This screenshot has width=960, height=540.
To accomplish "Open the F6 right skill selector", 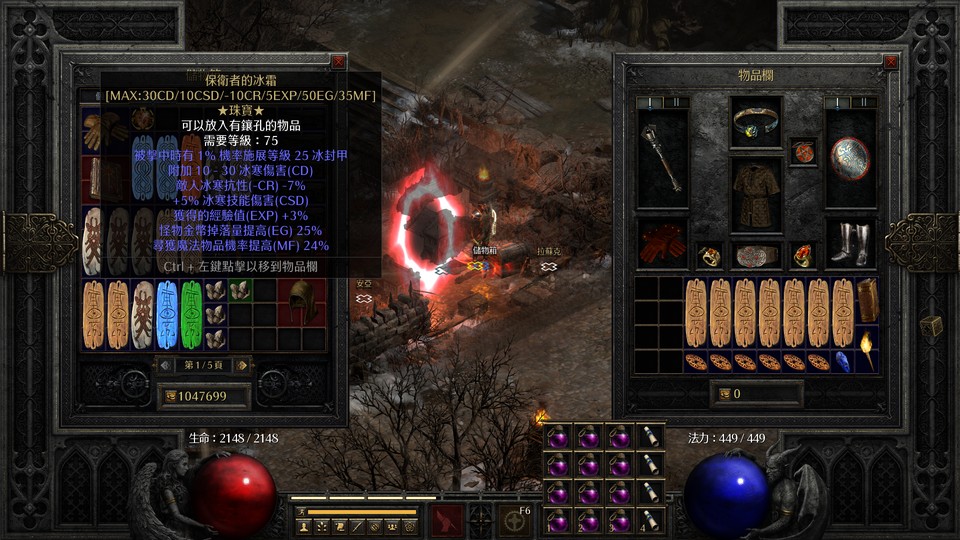I will [x=515, y=520].
